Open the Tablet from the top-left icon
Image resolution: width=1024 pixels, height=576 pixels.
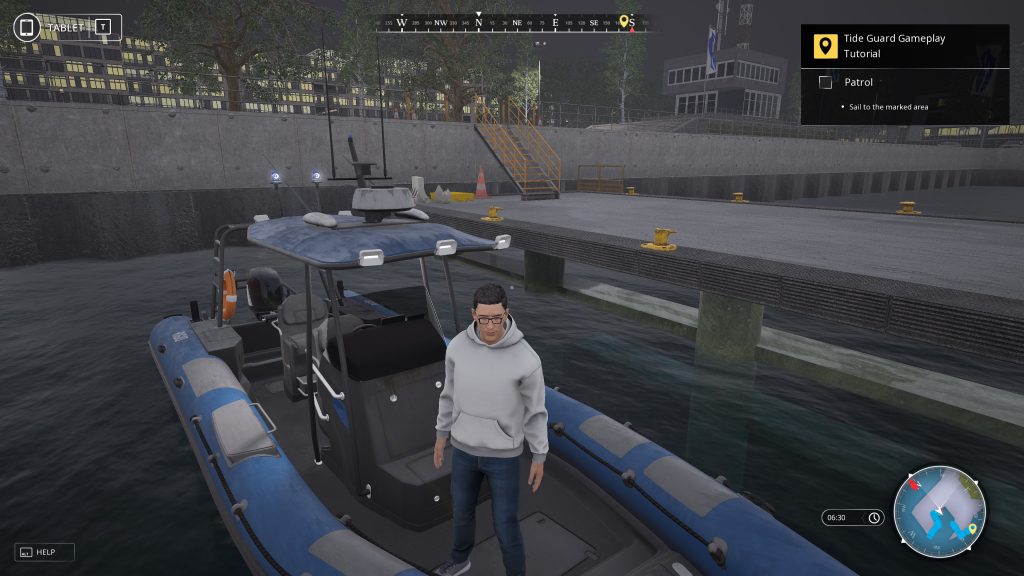point(27,27)
